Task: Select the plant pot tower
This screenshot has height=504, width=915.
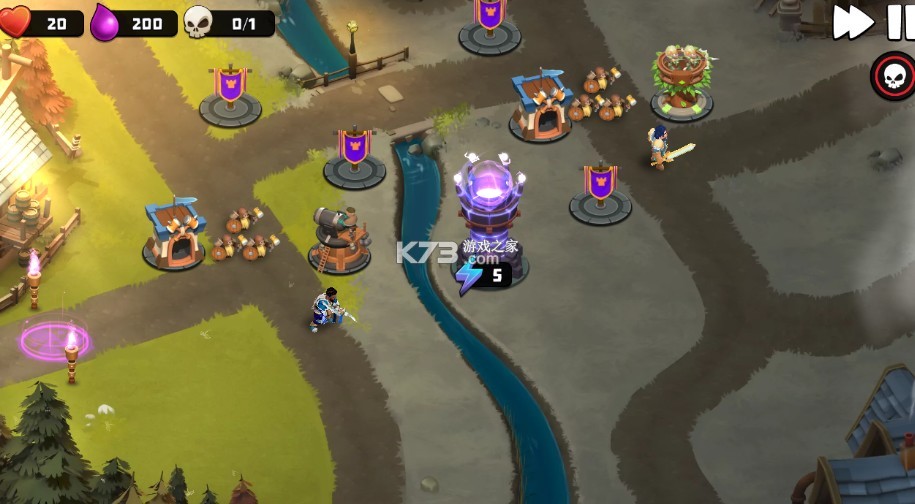Action: (681, 82)
